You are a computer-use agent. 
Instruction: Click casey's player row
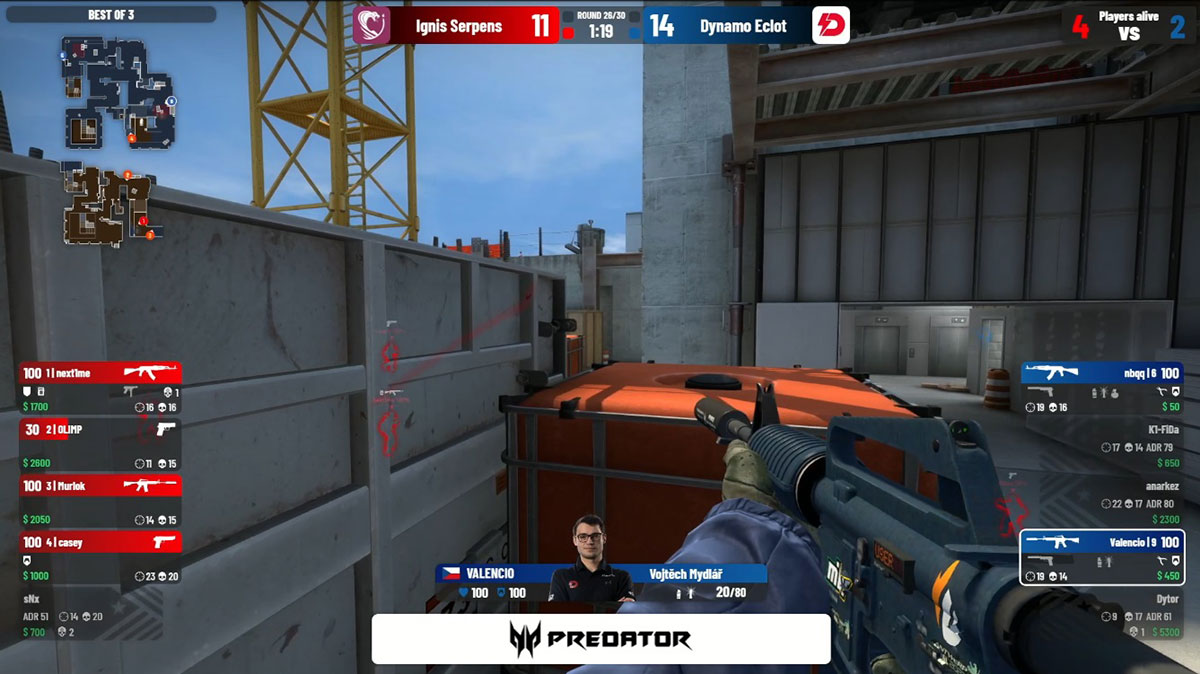click(x=100, y=554)
